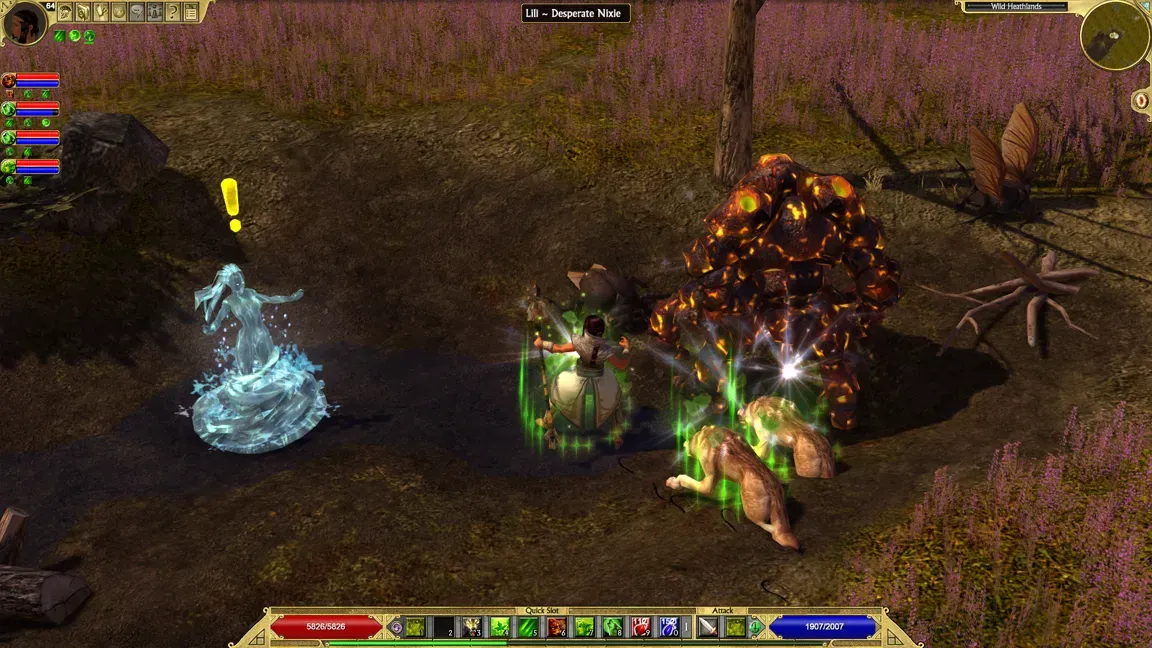
Task: Activate the wolf summon skill in slot 3
Action: (x=471, y=627)
